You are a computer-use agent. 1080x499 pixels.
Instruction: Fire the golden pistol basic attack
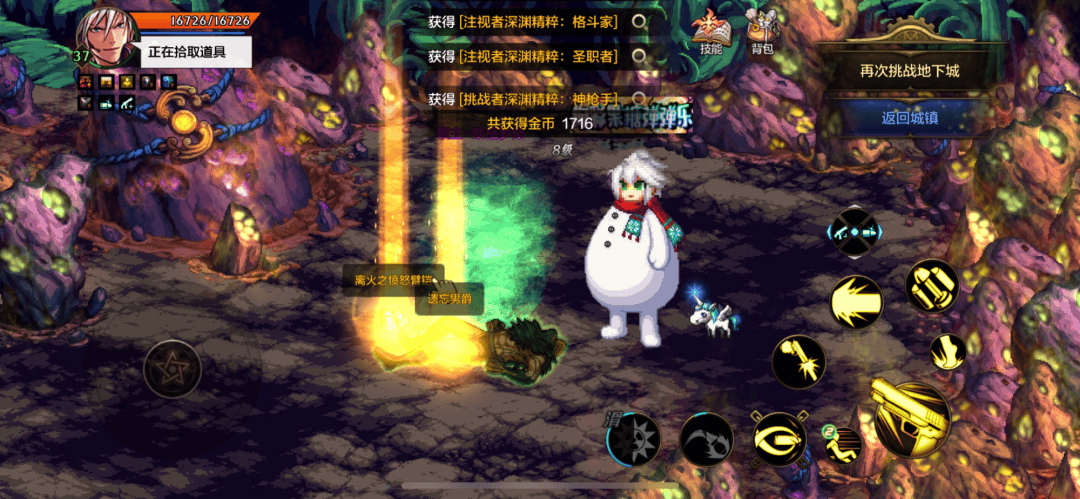pos(911,420)
